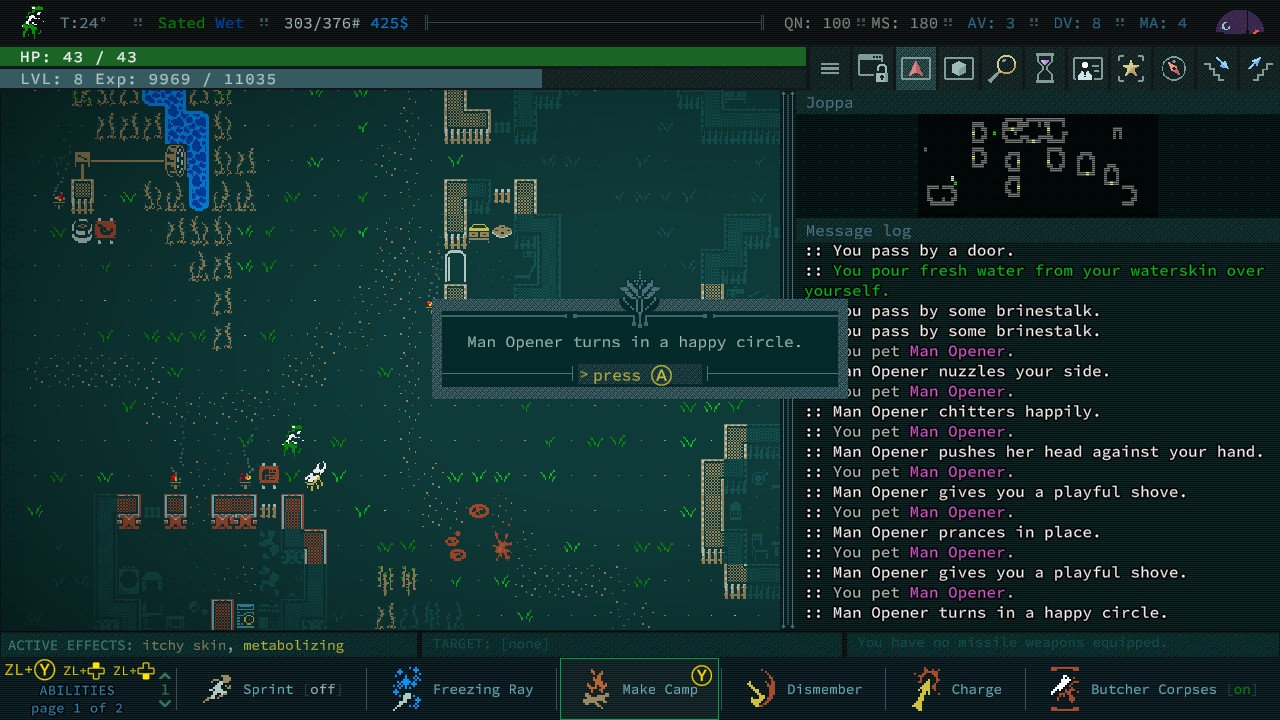The height and width of the screenshot is (720, 1280).
Task: Toggle the Sprint ability
Action: click(x=270, y=689)
